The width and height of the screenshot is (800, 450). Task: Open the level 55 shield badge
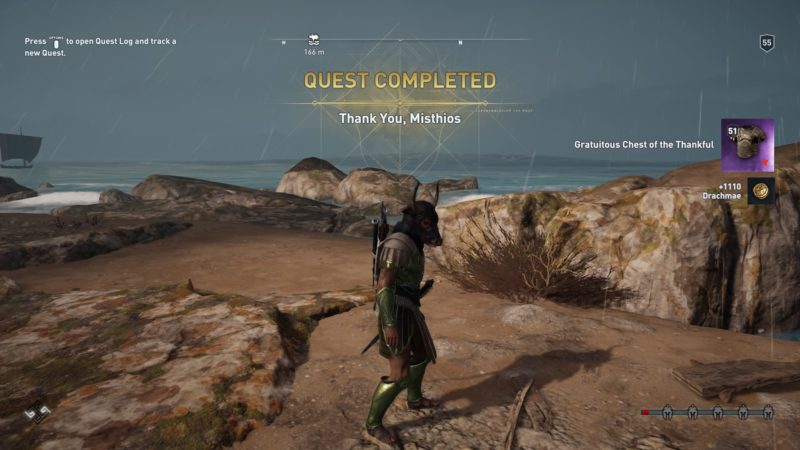click(767, 43)
